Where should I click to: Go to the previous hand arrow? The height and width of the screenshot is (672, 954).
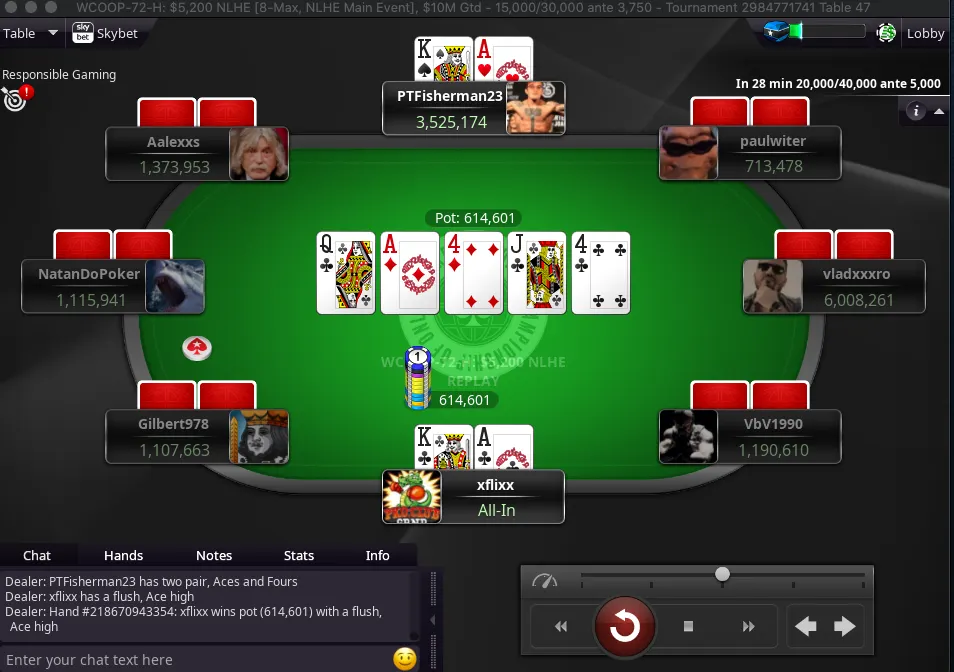(806, 627)
